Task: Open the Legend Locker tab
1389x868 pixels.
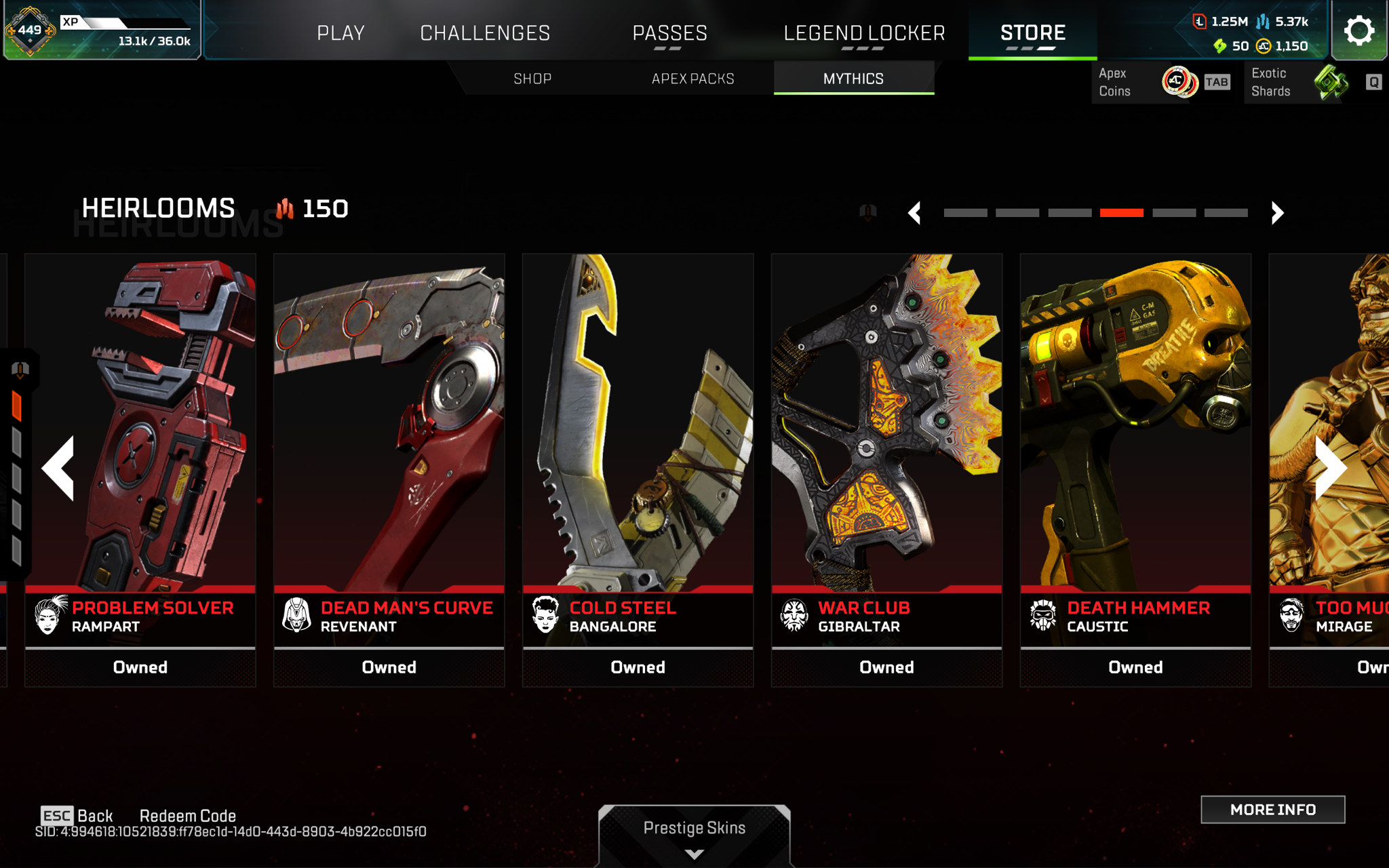Action: click(x=864, y=33)
